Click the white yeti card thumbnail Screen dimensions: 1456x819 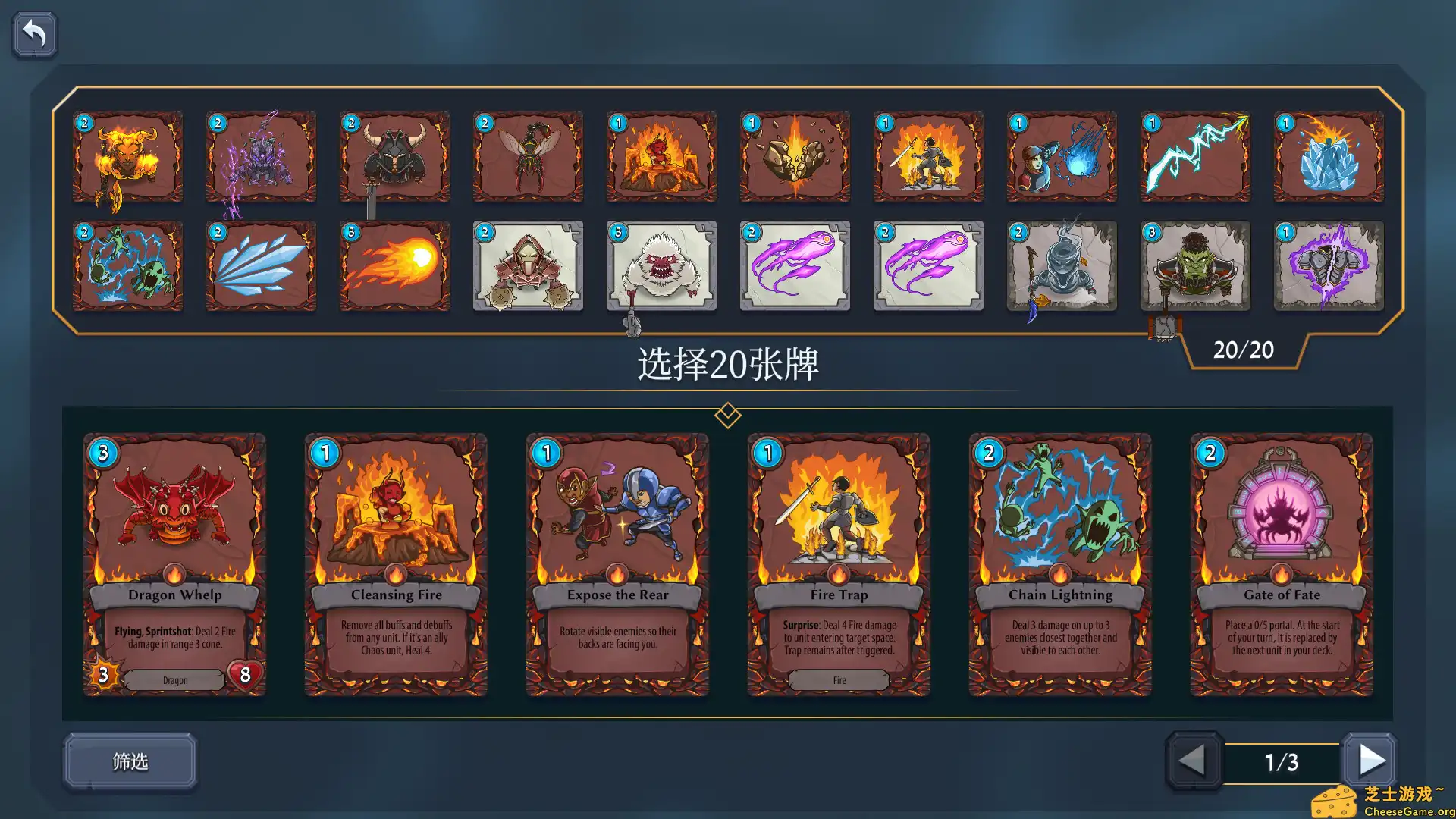coord(661,267)
